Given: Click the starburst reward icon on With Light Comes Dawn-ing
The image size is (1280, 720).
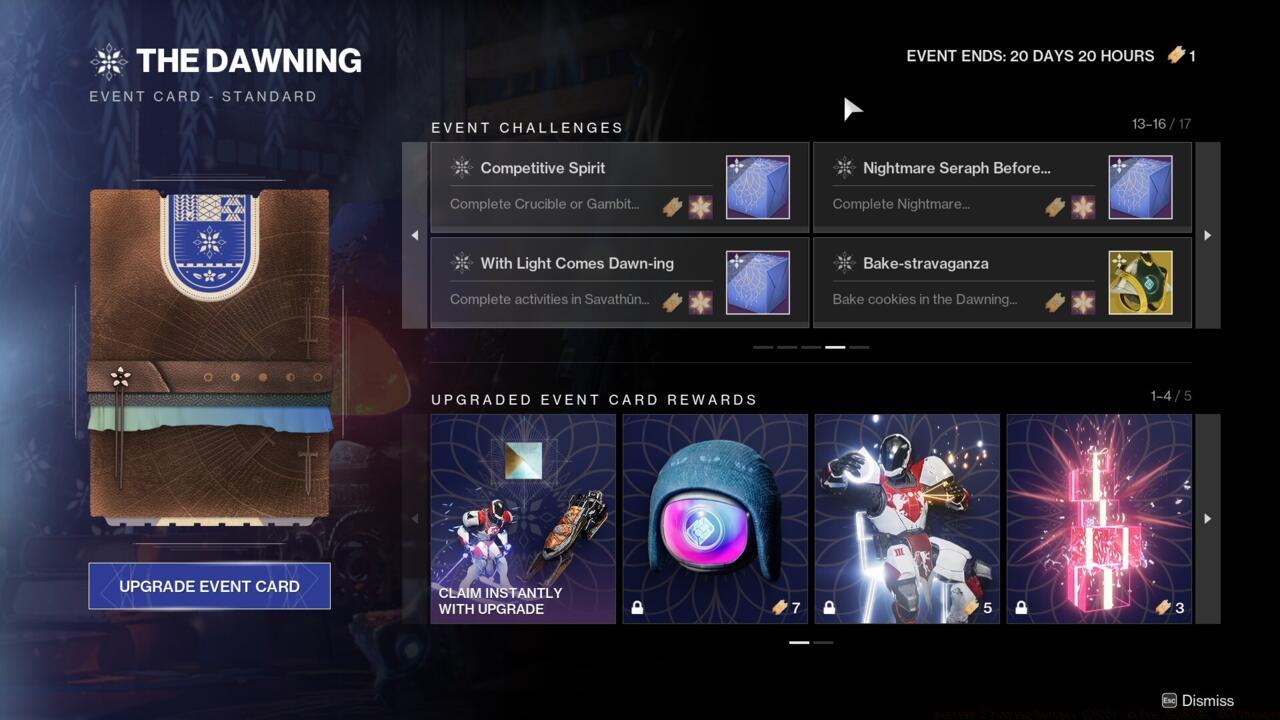Looking at the screenshot, I should (702, 302).
